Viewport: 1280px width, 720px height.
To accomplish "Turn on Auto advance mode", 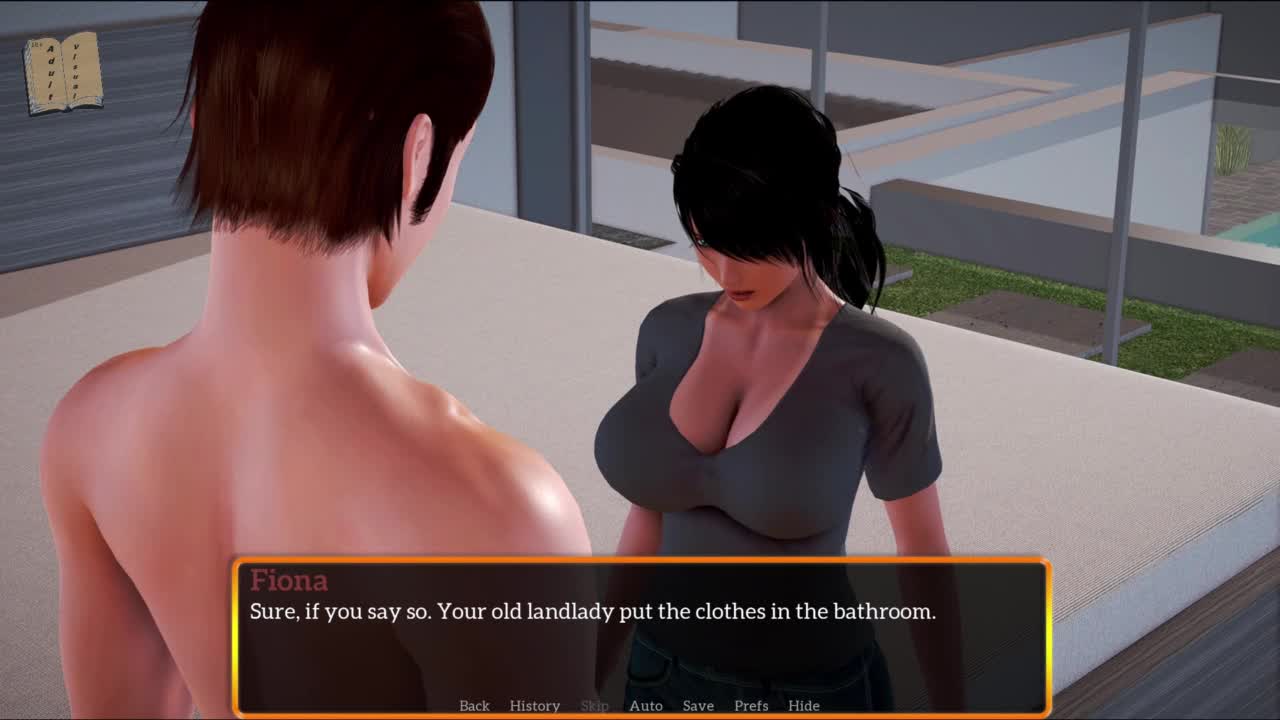I will 645,705.
